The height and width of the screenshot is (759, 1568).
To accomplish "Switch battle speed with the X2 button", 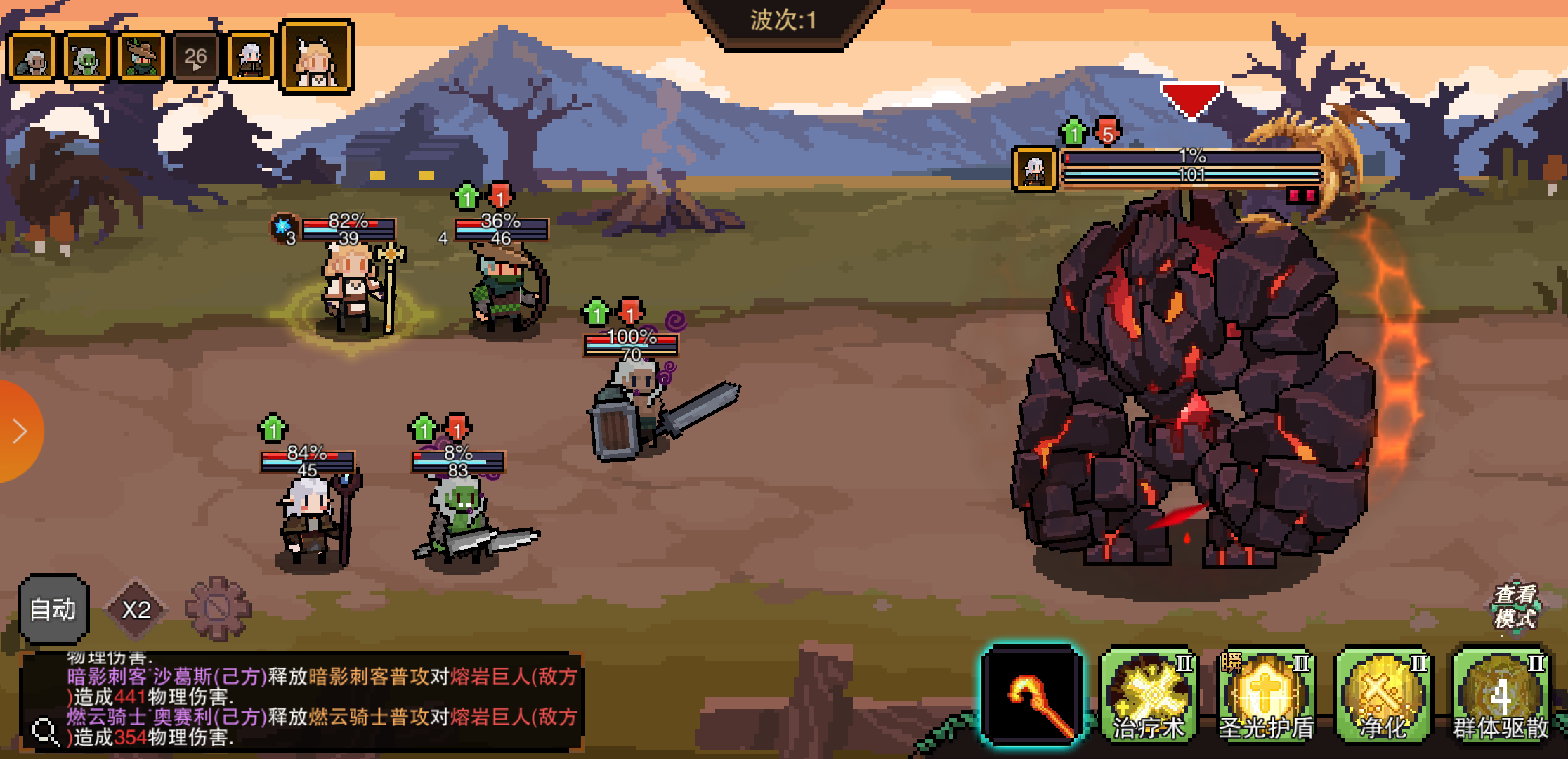I will (136, 609).
